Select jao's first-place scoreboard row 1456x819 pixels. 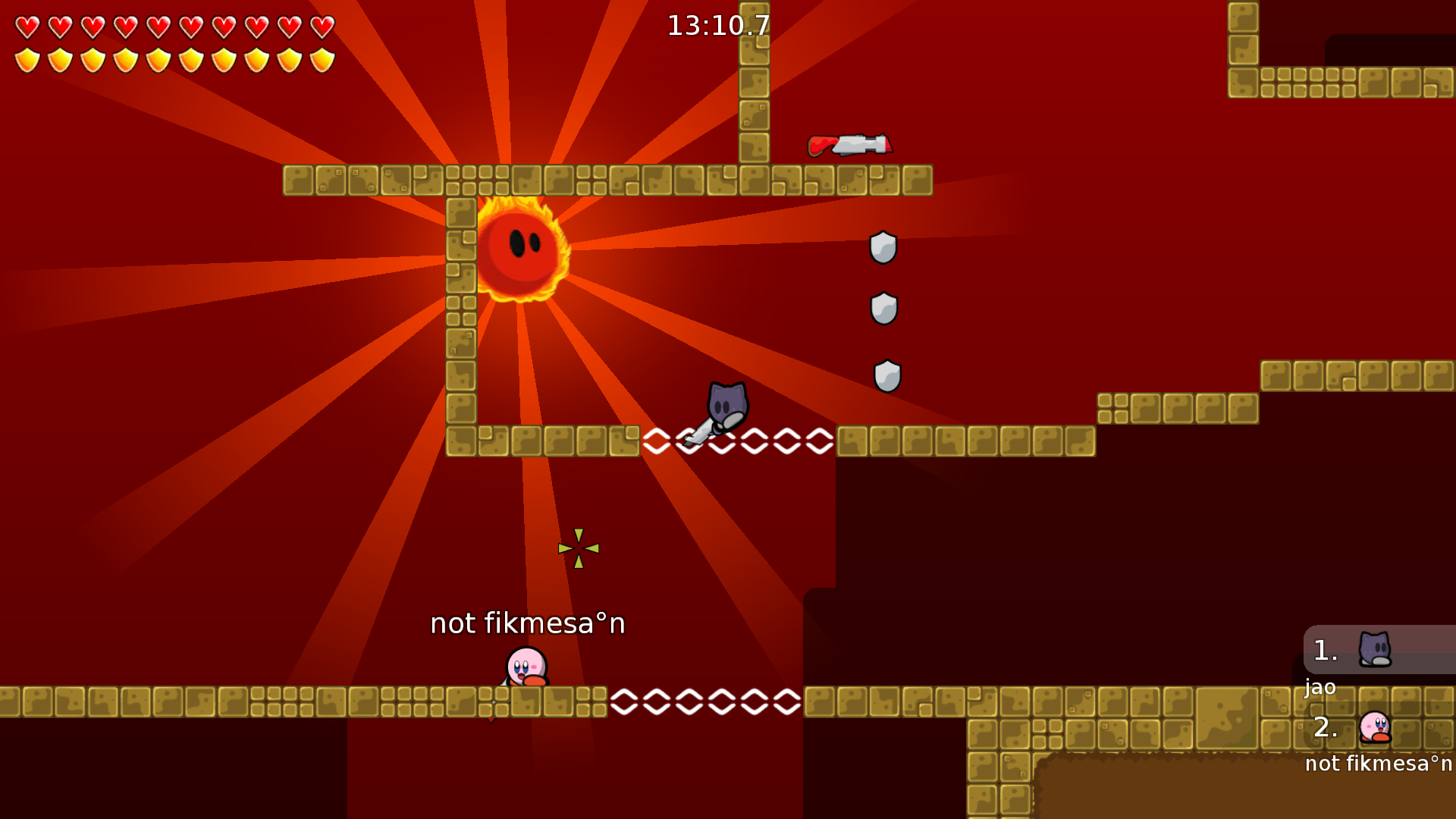pos(1379,651)
